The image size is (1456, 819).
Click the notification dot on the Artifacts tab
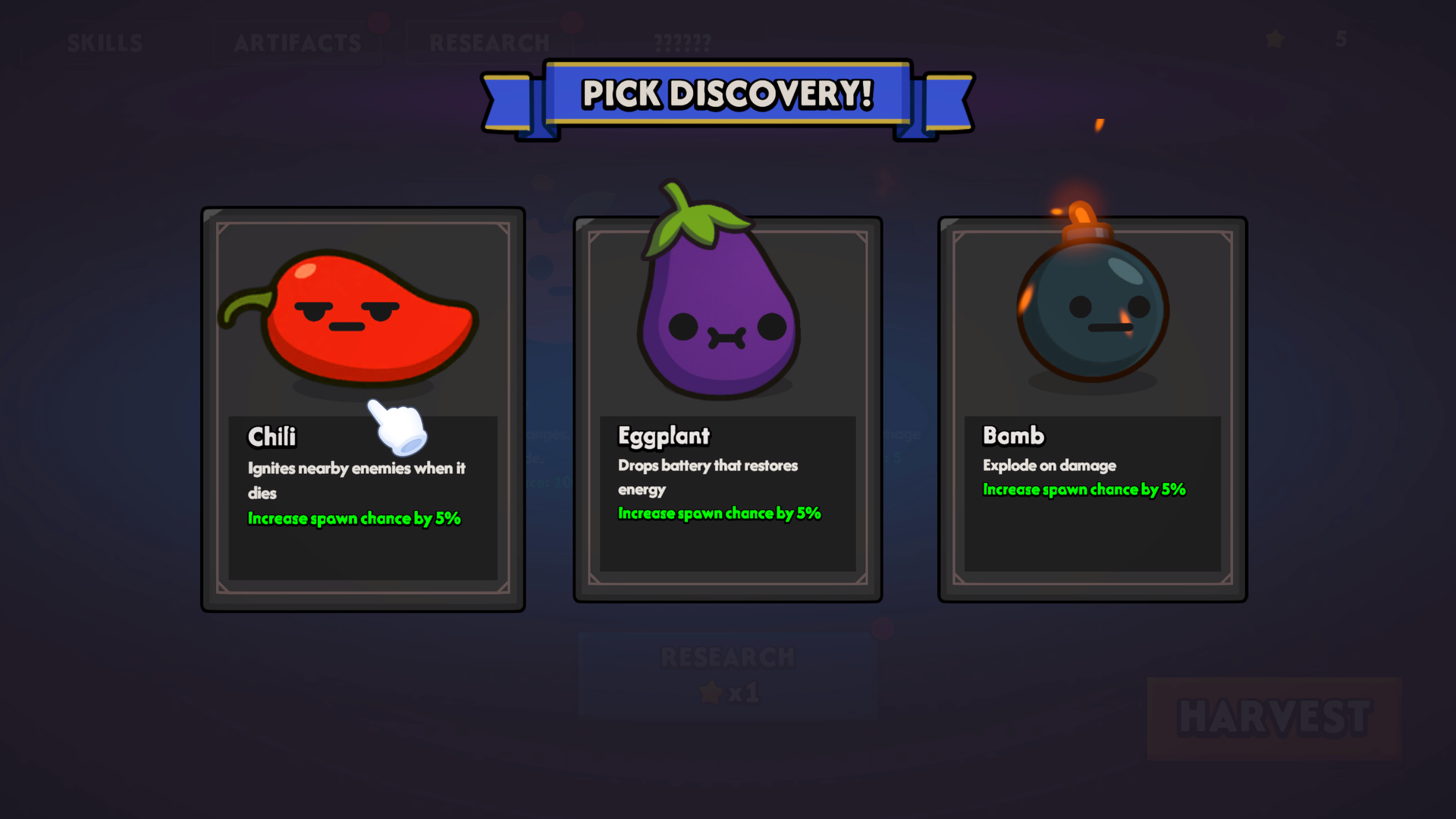[380, 23]
